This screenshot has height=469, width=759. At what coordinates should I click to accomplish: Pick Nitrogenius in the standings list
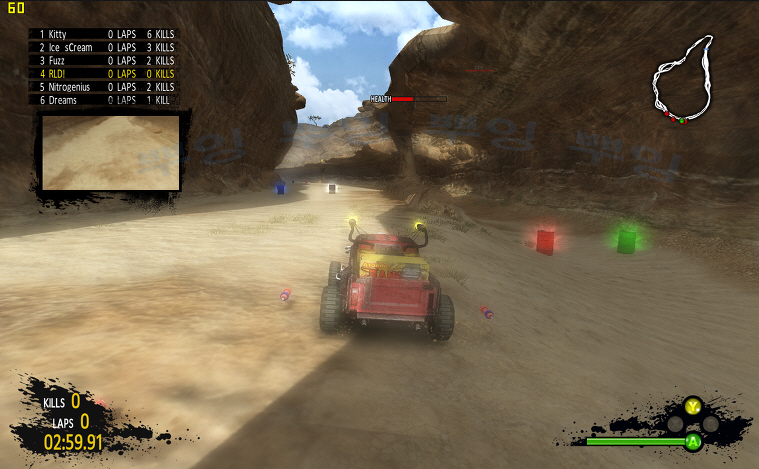(105, 87)
